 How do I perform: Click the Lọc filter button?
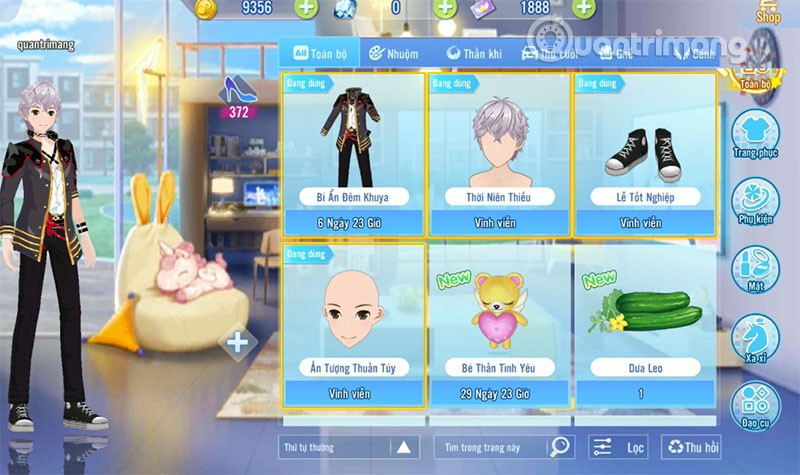click(618, 447)
